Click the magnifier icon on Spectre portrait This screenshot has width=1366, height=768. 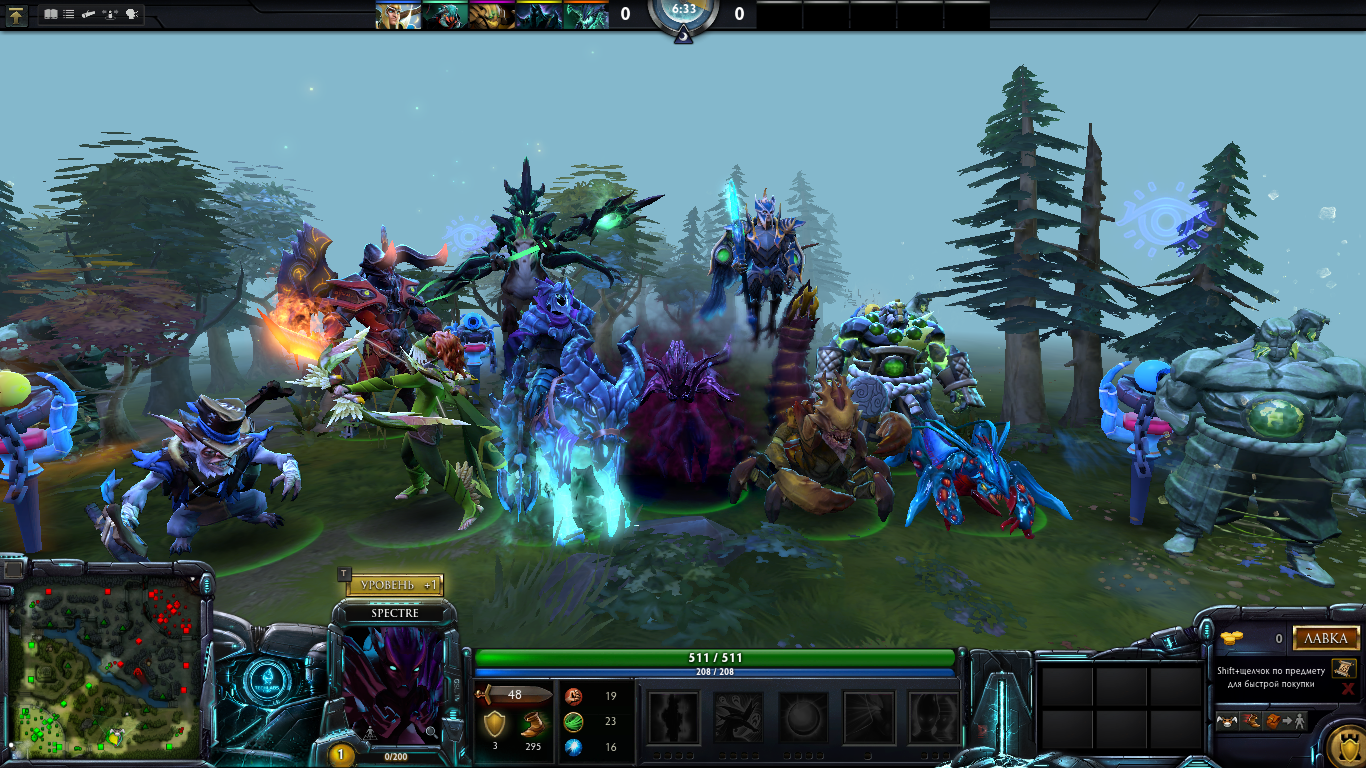coord(431,732)
